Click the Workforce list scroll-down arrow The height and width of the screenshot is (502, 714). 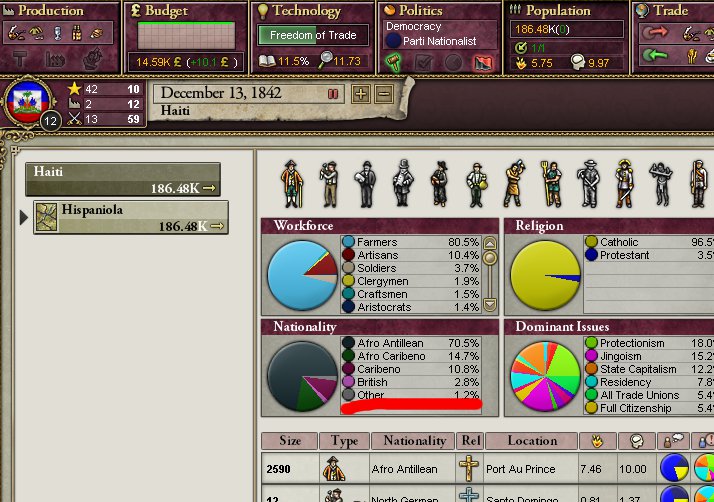coord(490,305)
